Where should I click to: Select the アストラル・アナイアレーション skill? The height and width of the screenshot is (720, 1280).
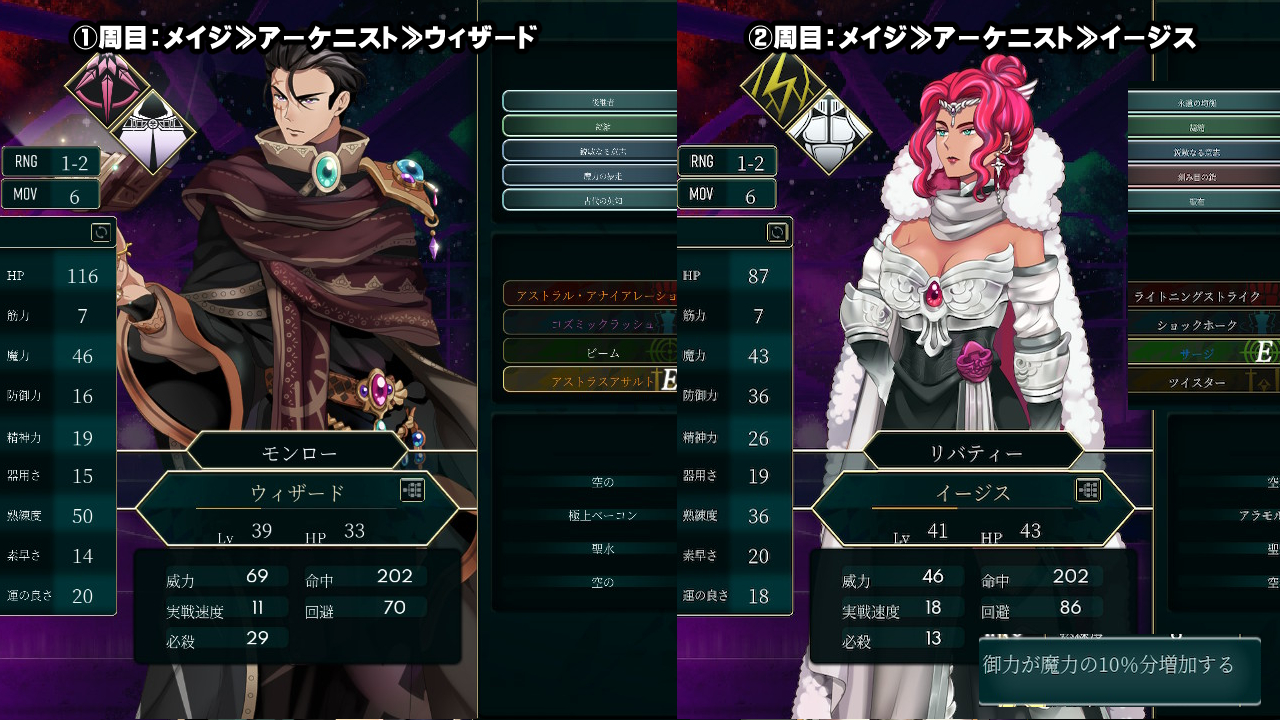[590, 294]
